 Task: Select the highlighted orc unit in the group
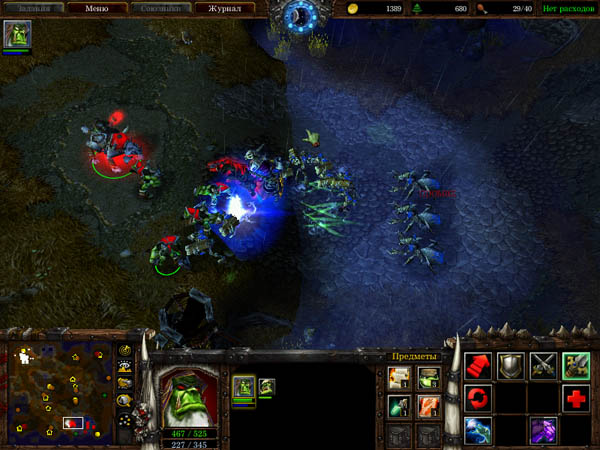(x=243, y=386)
